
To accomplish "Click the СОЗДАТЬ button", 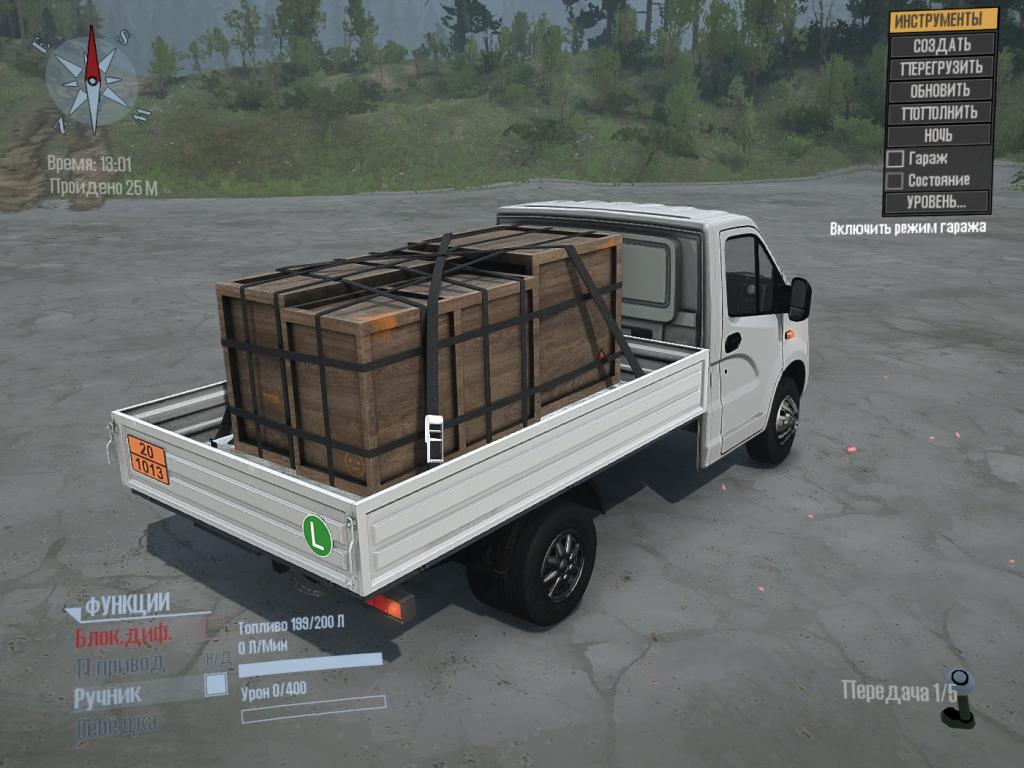I will click(x=941, y=45).
